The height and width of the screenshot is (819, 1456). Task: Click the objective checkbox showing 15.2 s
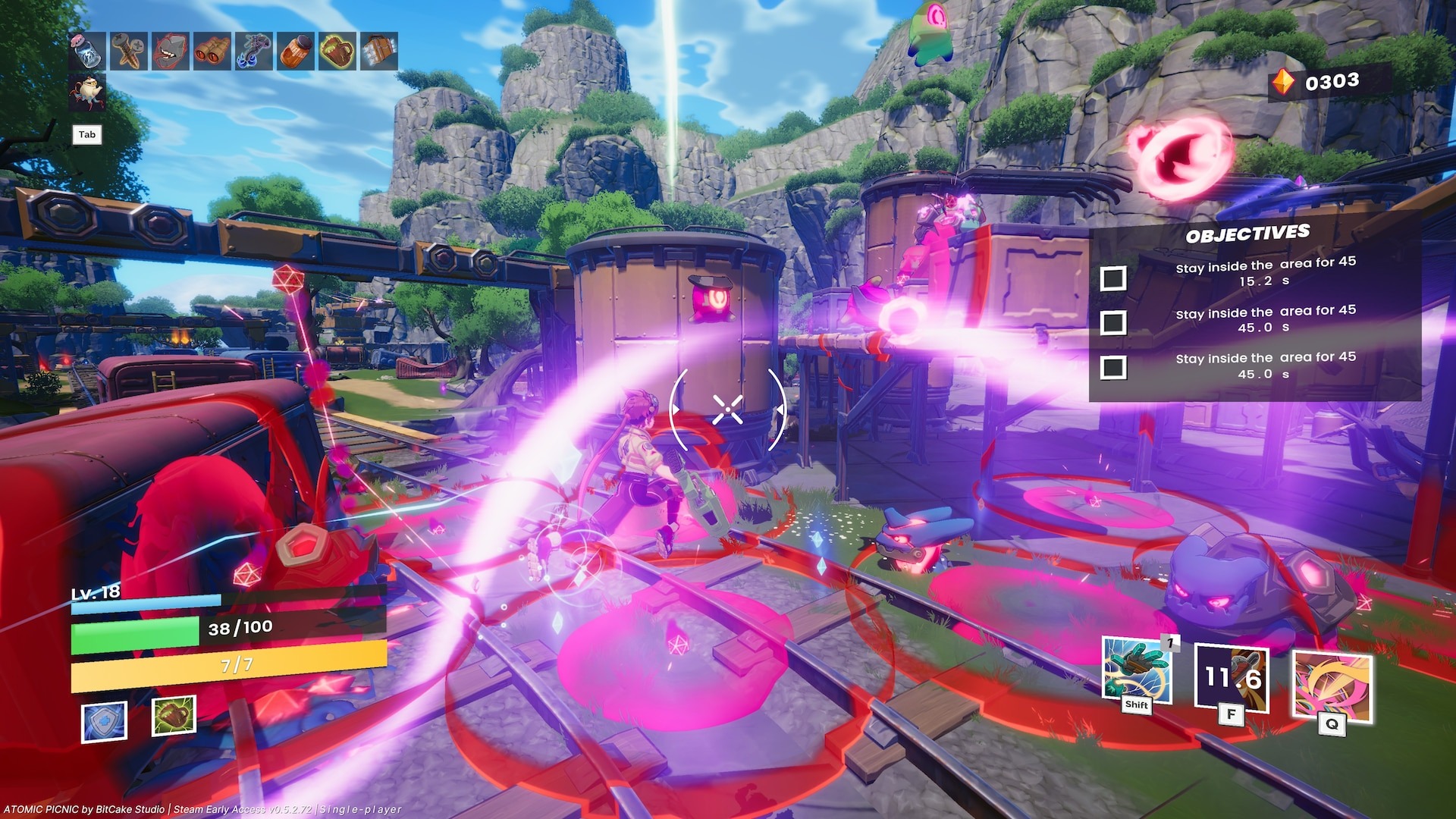1112,278
